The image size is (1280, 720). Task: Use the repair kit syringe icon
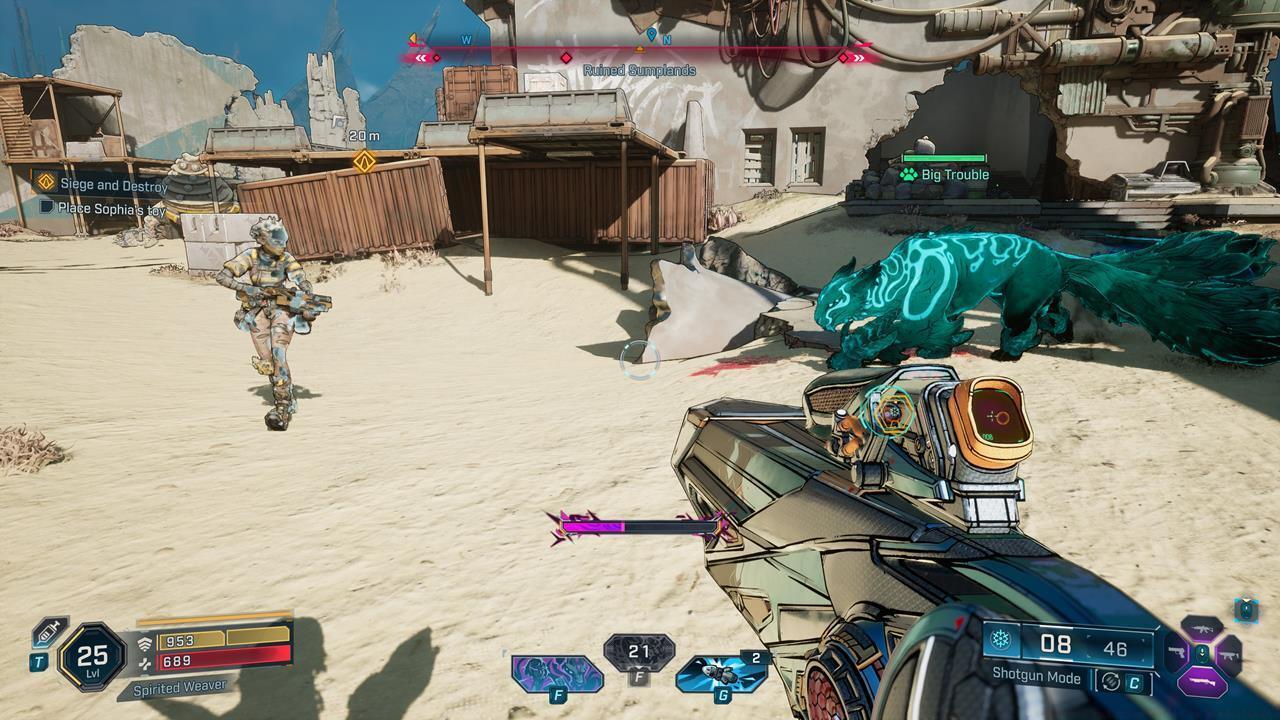coord(48,632)
